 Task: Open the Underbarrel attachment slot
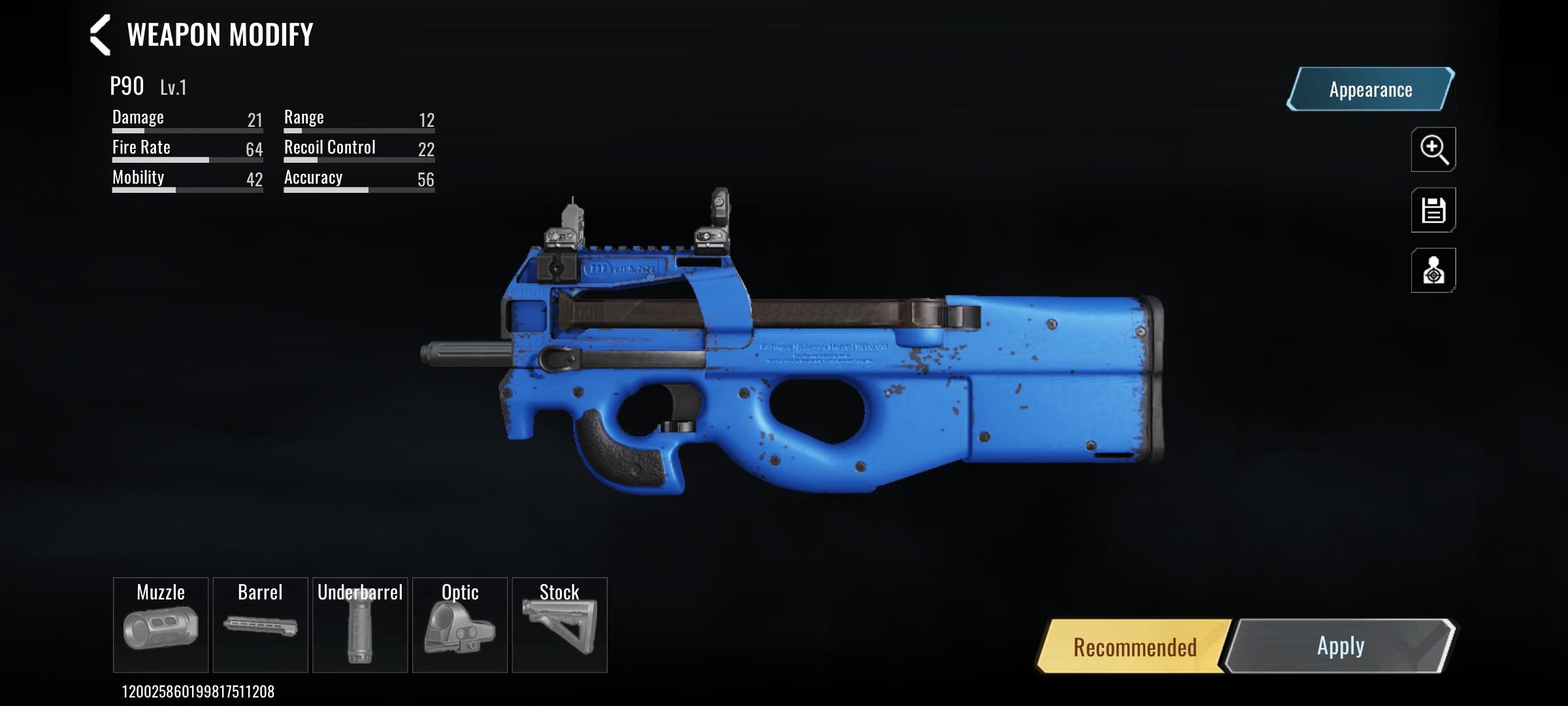click(361, 624)
